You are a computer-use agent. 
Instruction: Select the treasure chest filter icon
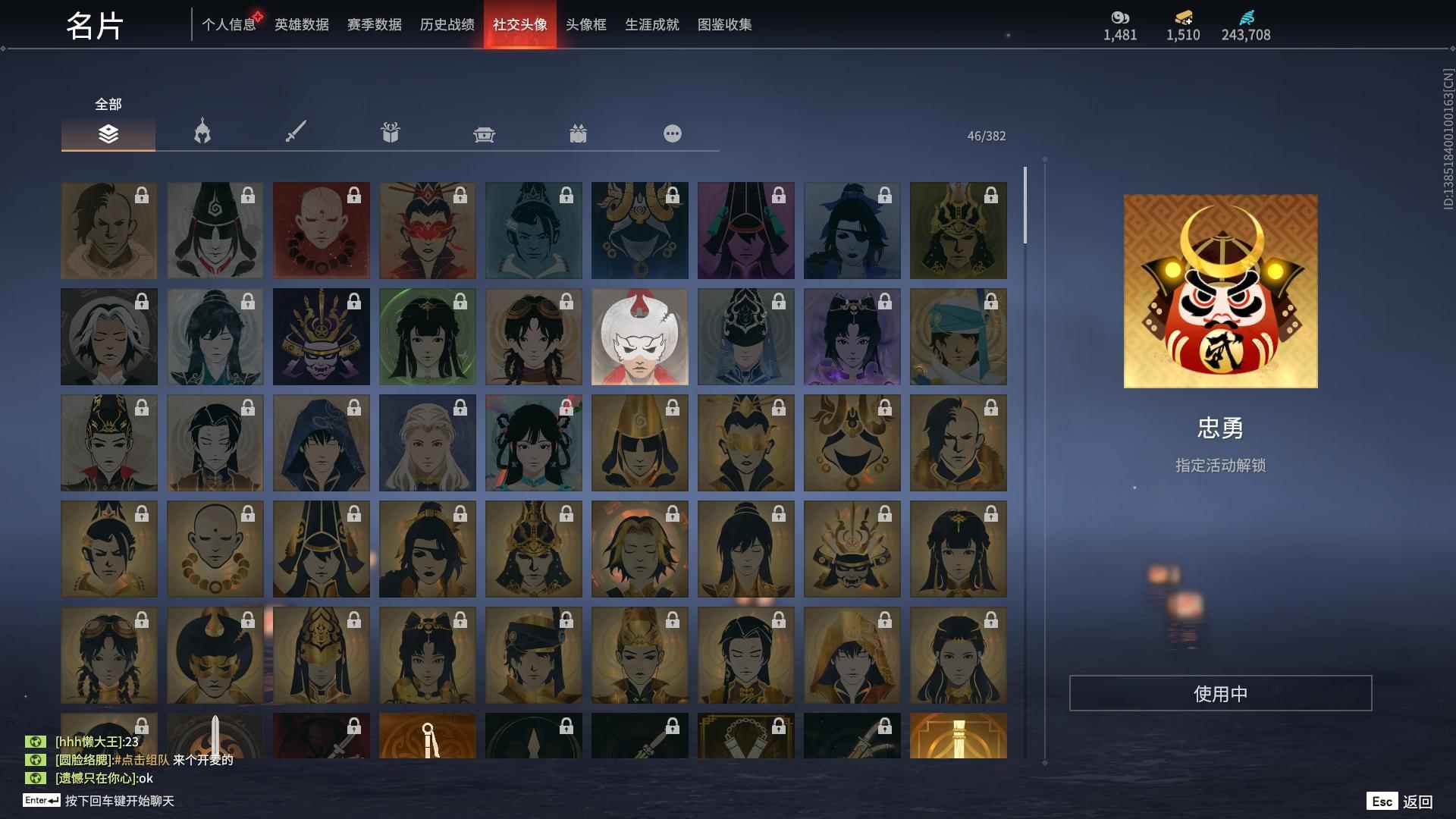(484, 133)
